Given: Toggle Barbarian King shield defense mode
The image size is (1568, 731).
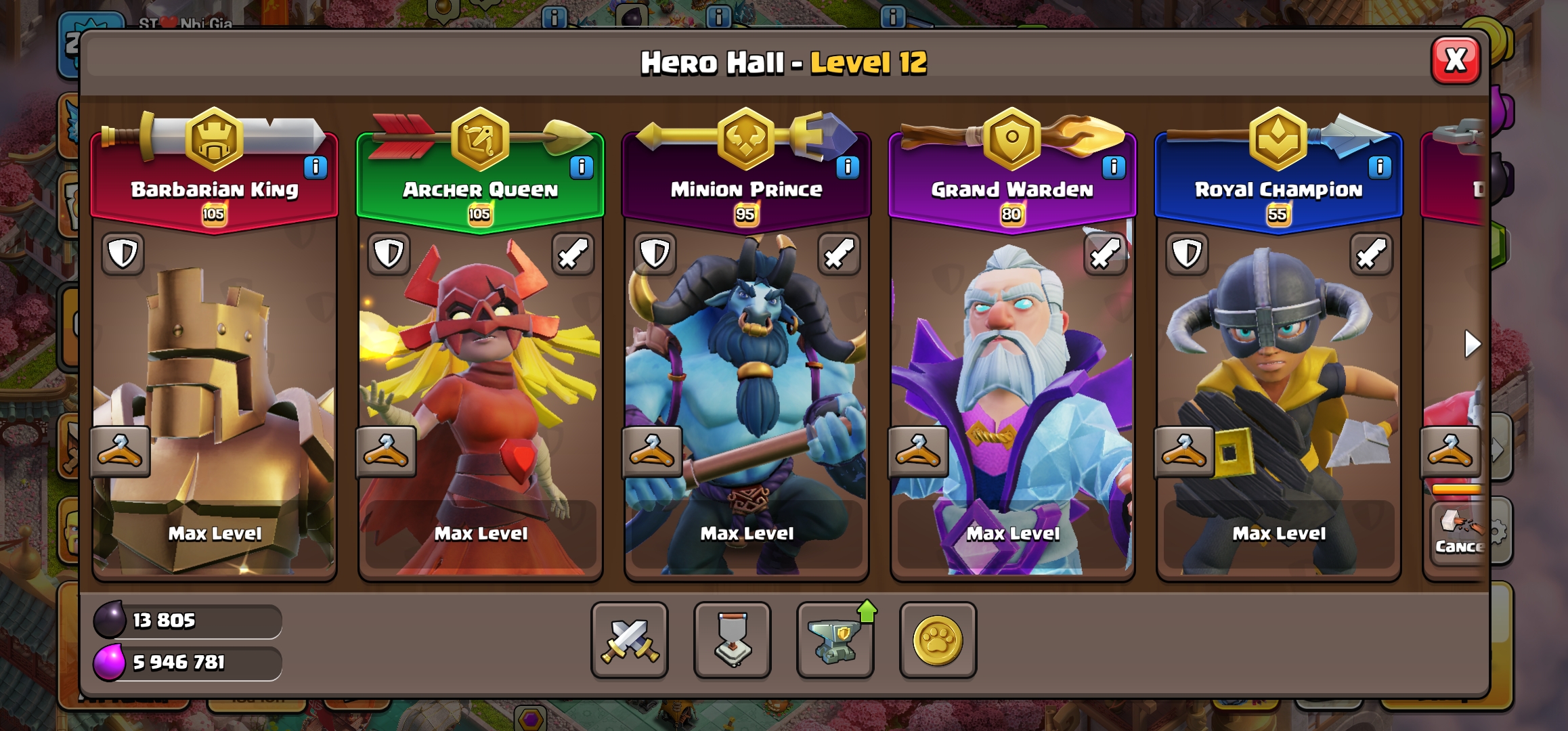Looking at the screenshot, I should (x=123, y=254).
